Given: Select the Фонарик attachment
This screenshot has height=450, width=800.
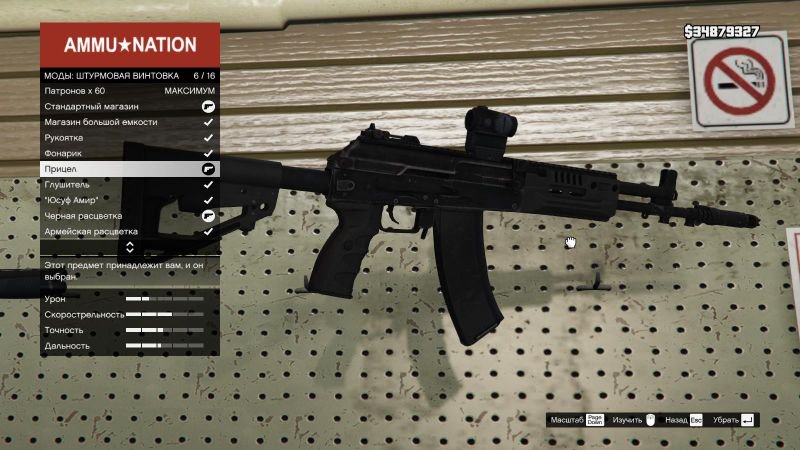Looking at the screenshot, I should click(130, 153).
